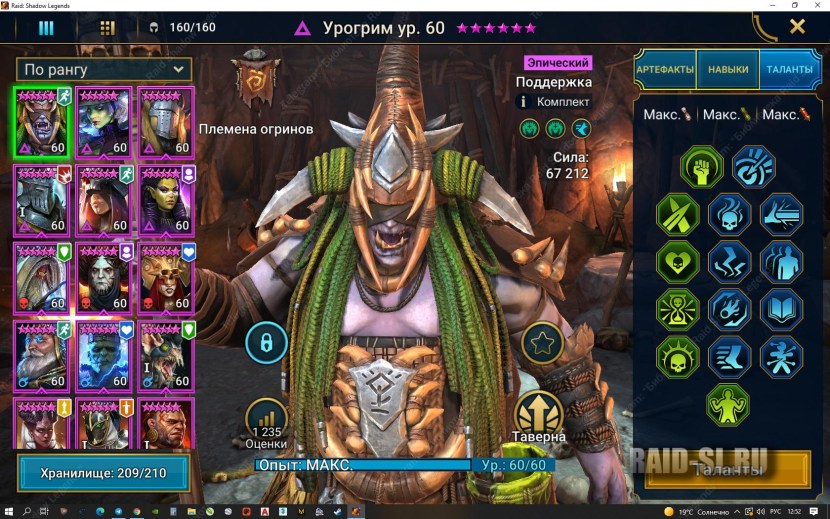Select the fist talent icon
The width and height of the screenshot is (830, 519).
pyautogui.click(x=702, y=167)
